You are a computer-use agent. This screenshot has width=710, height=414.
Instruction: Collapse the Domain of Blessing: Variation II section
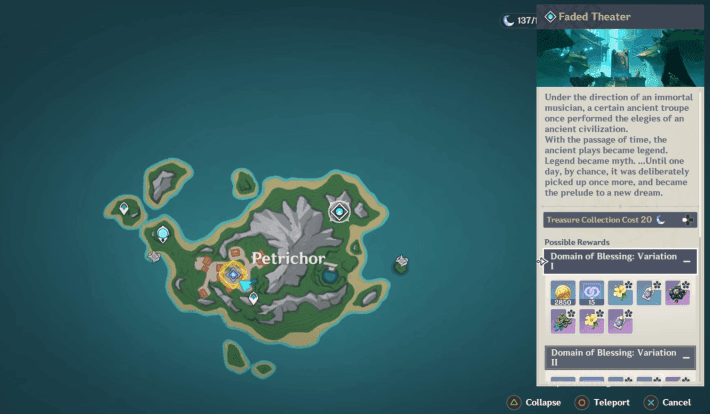(687, 357)
